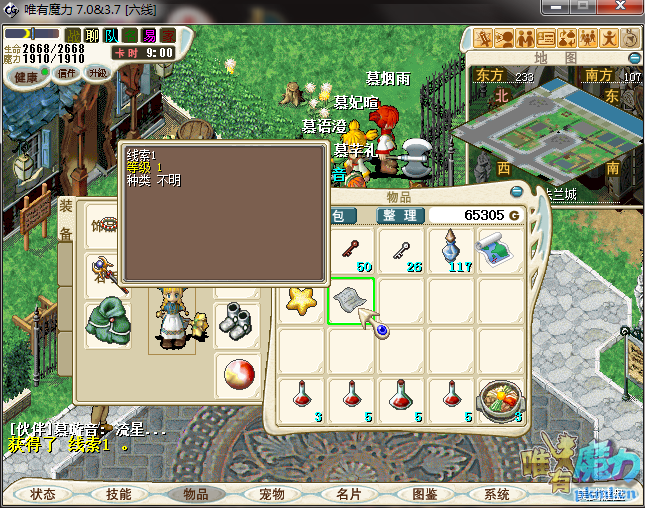This screenshot has height=508, width=645.
Task: Open the 系统 system menu
Action: coord(497,494)
